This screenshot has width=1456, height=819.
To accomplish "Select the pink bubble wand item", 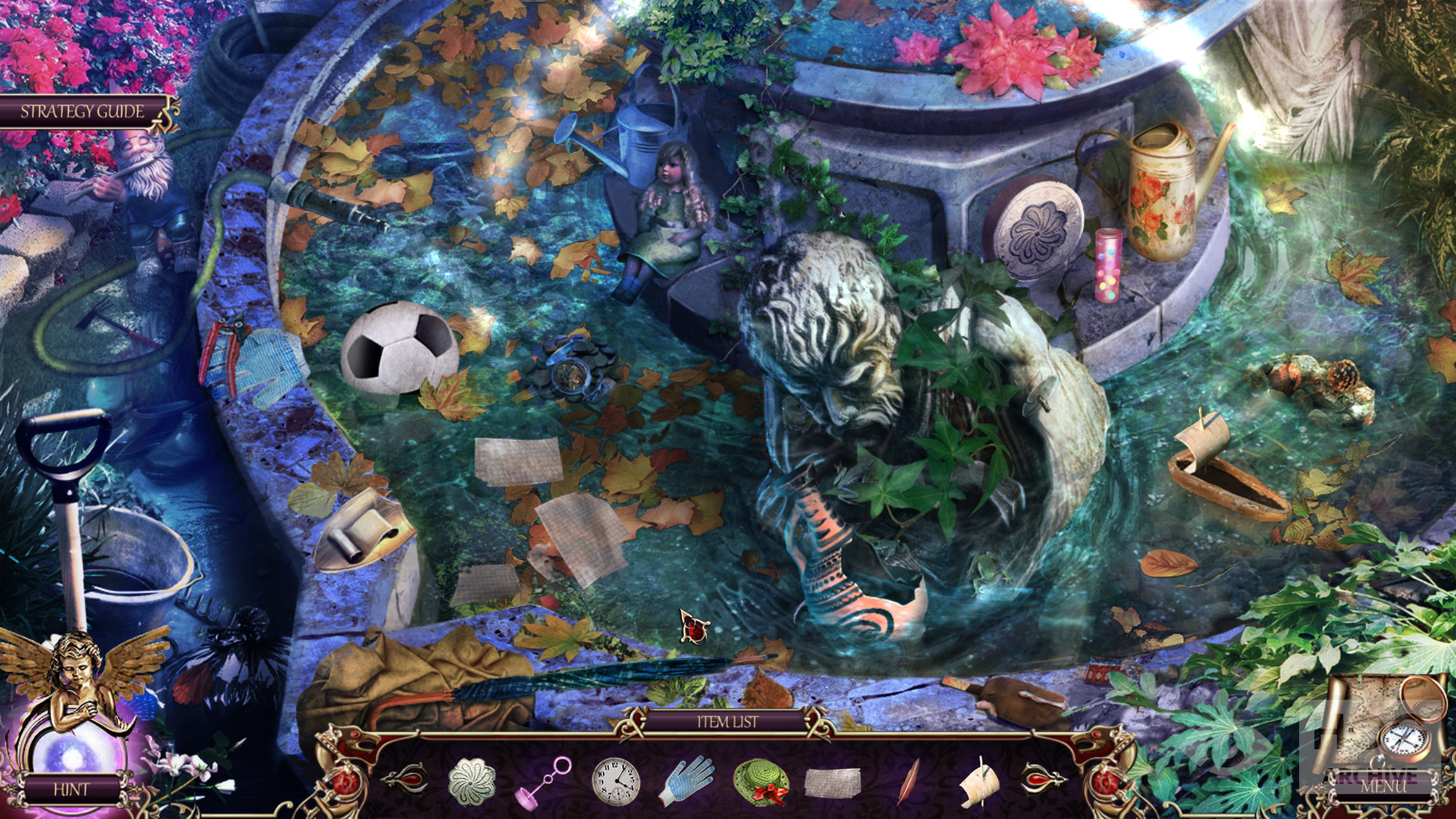I will (543, 782).
